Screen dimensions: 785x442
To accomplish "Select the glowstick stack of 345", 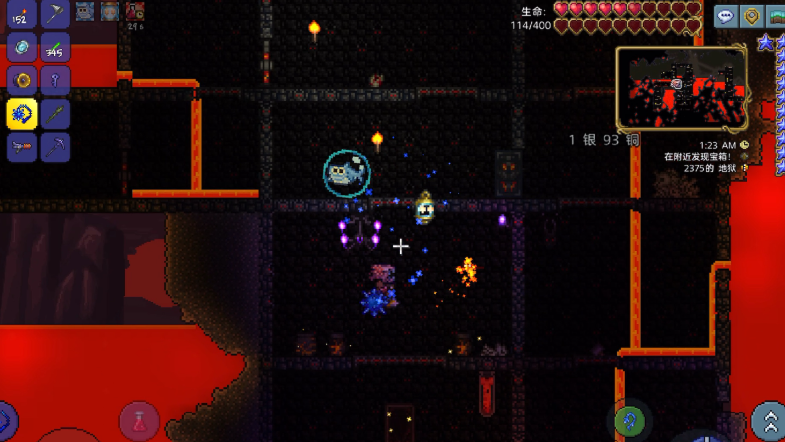I will (x=55, y=47).
